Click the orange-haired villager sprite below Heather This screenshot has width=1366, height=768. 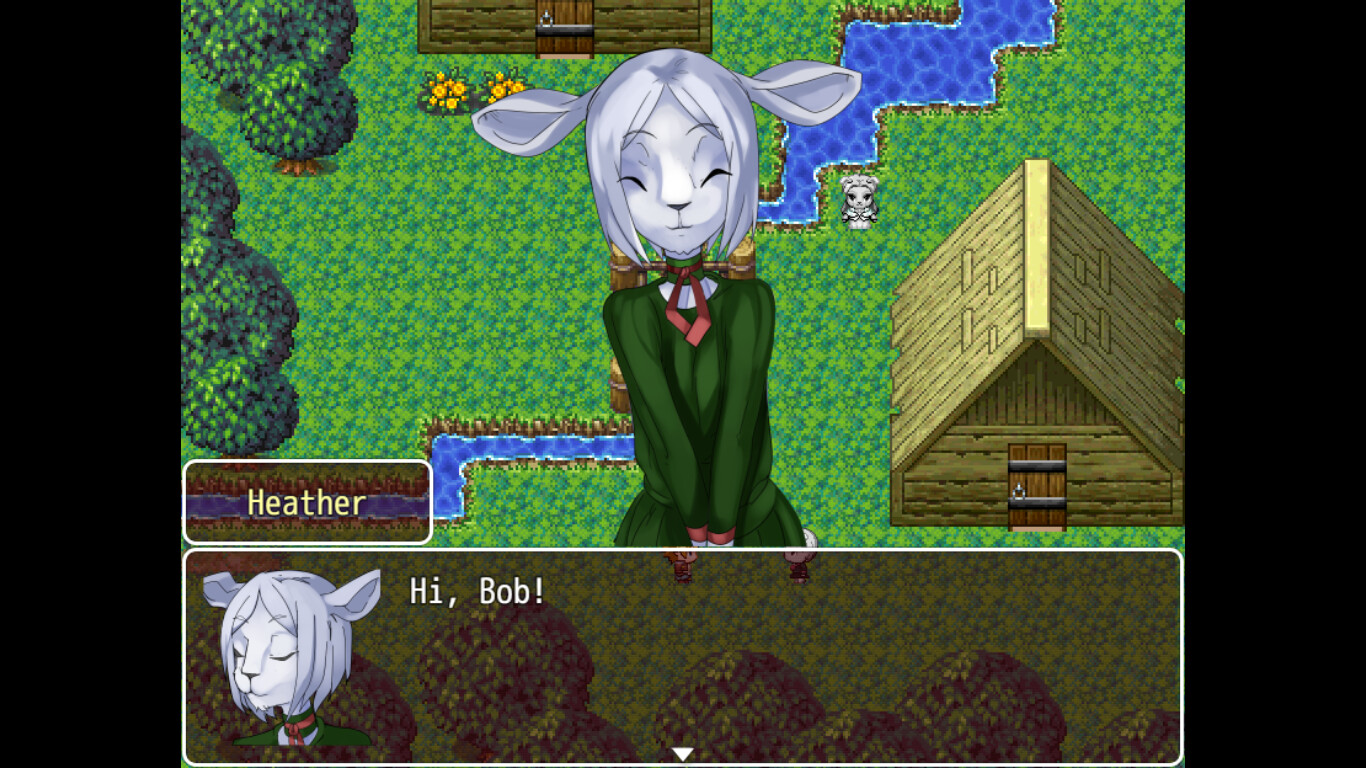[683, 565]
